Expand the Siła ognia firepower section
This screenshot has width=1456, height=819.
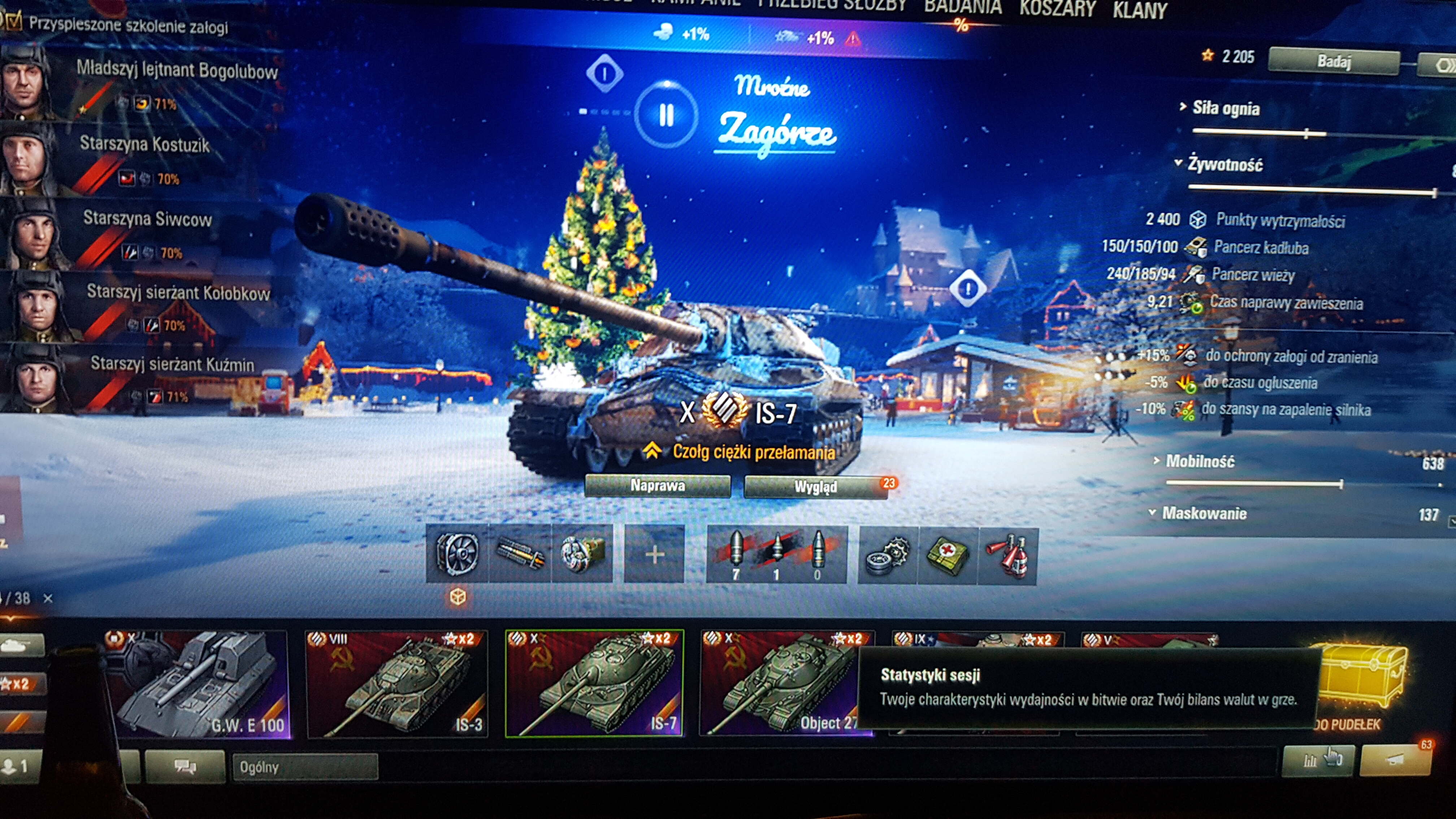click(x=1225, y=108)
